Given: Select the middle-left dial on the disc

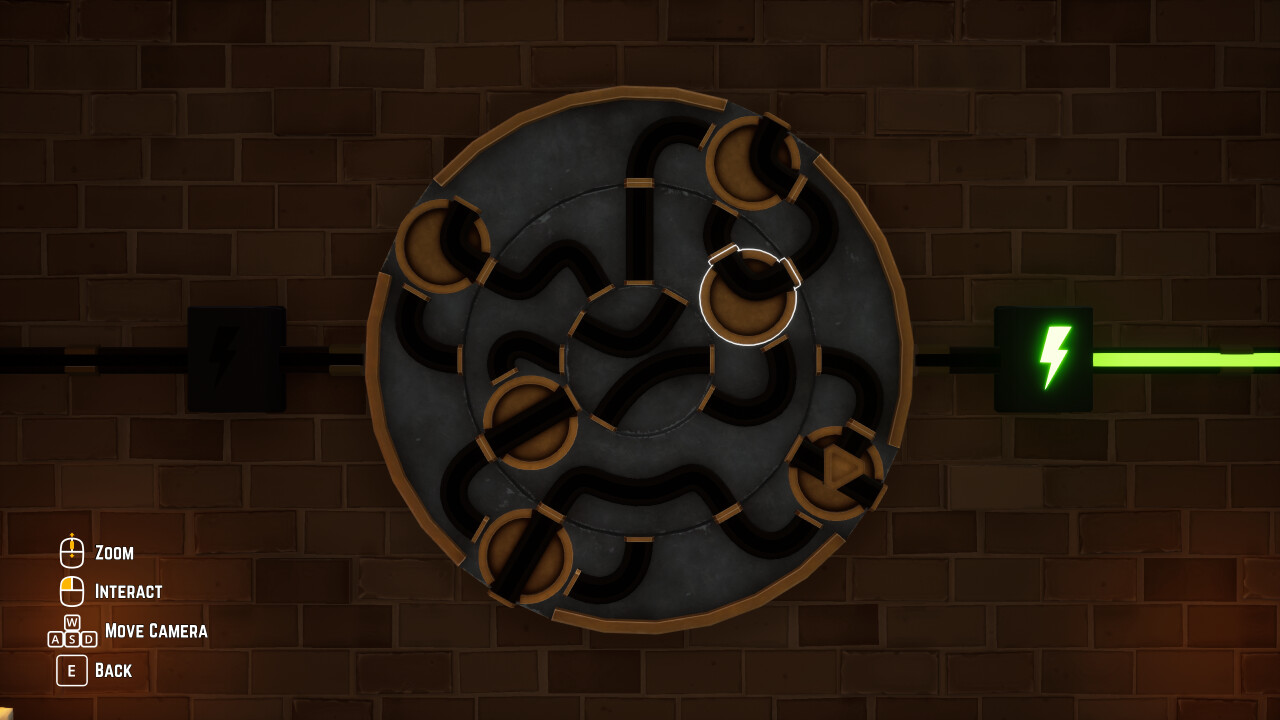Looking at the screenshot, I should (531, 424).
